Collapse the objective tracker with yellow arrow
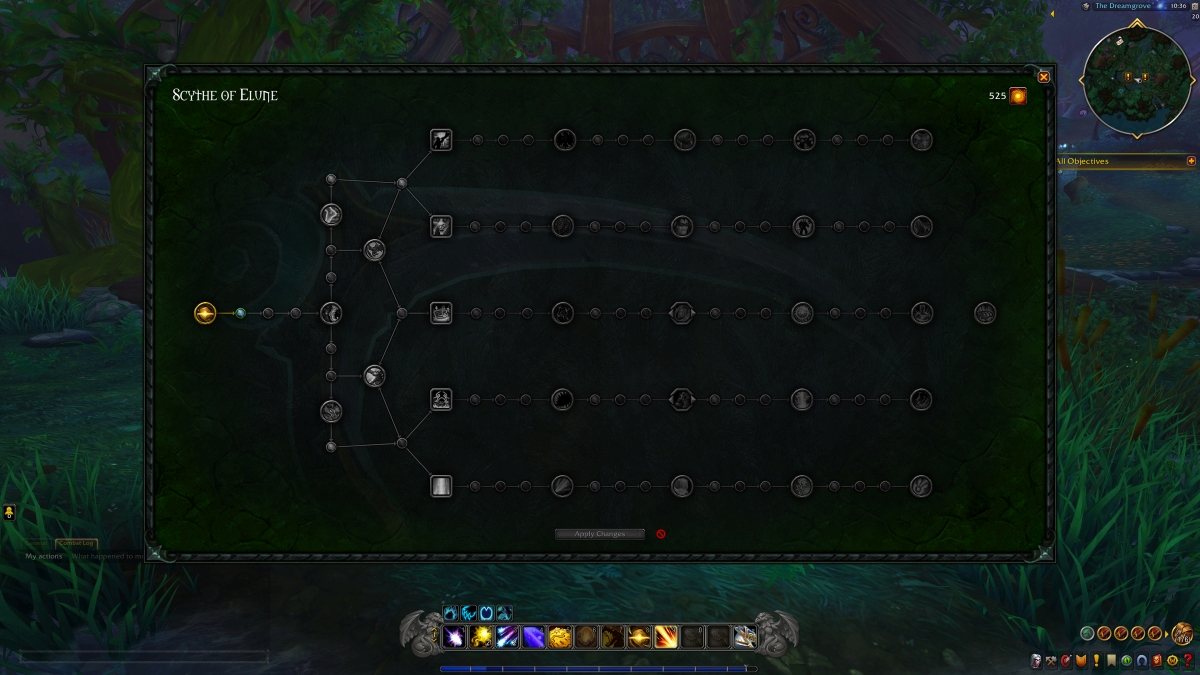Viewport: 1200px width, 675px height. [1052, 14]
